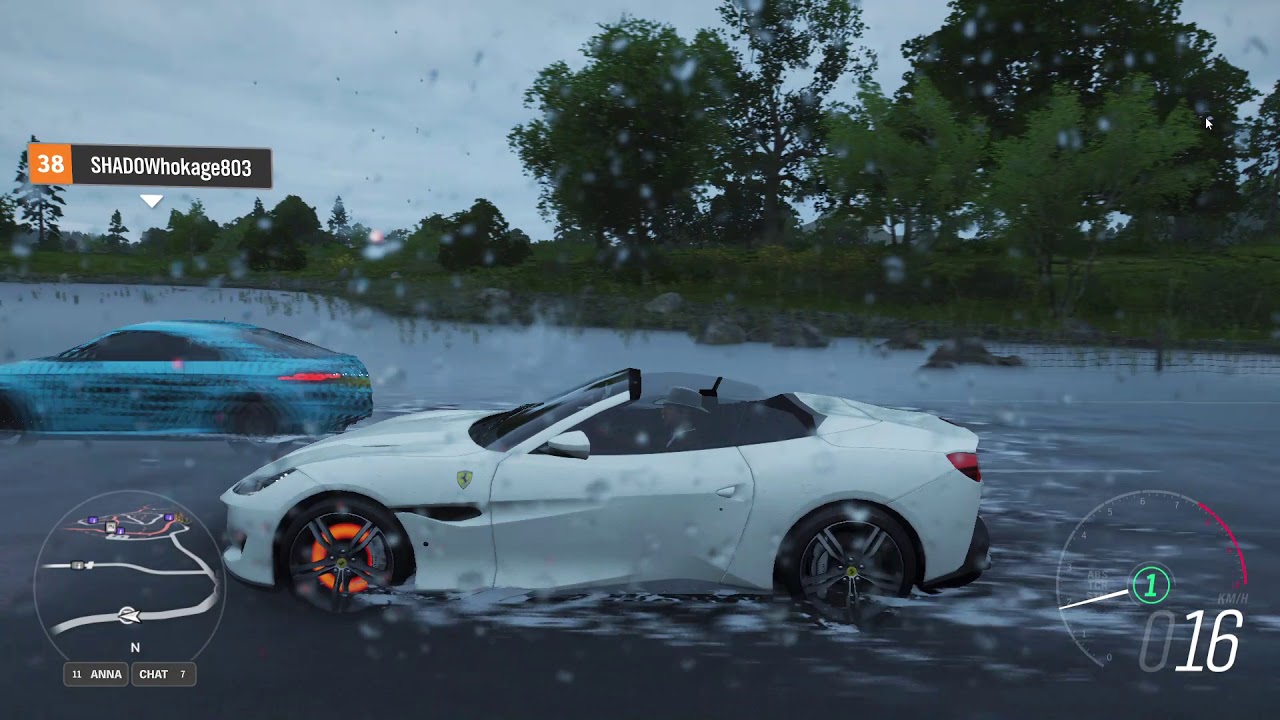Open the CHAT quick menu
This screenshot has width=1280, height=720.
click(x=163, y=674)
